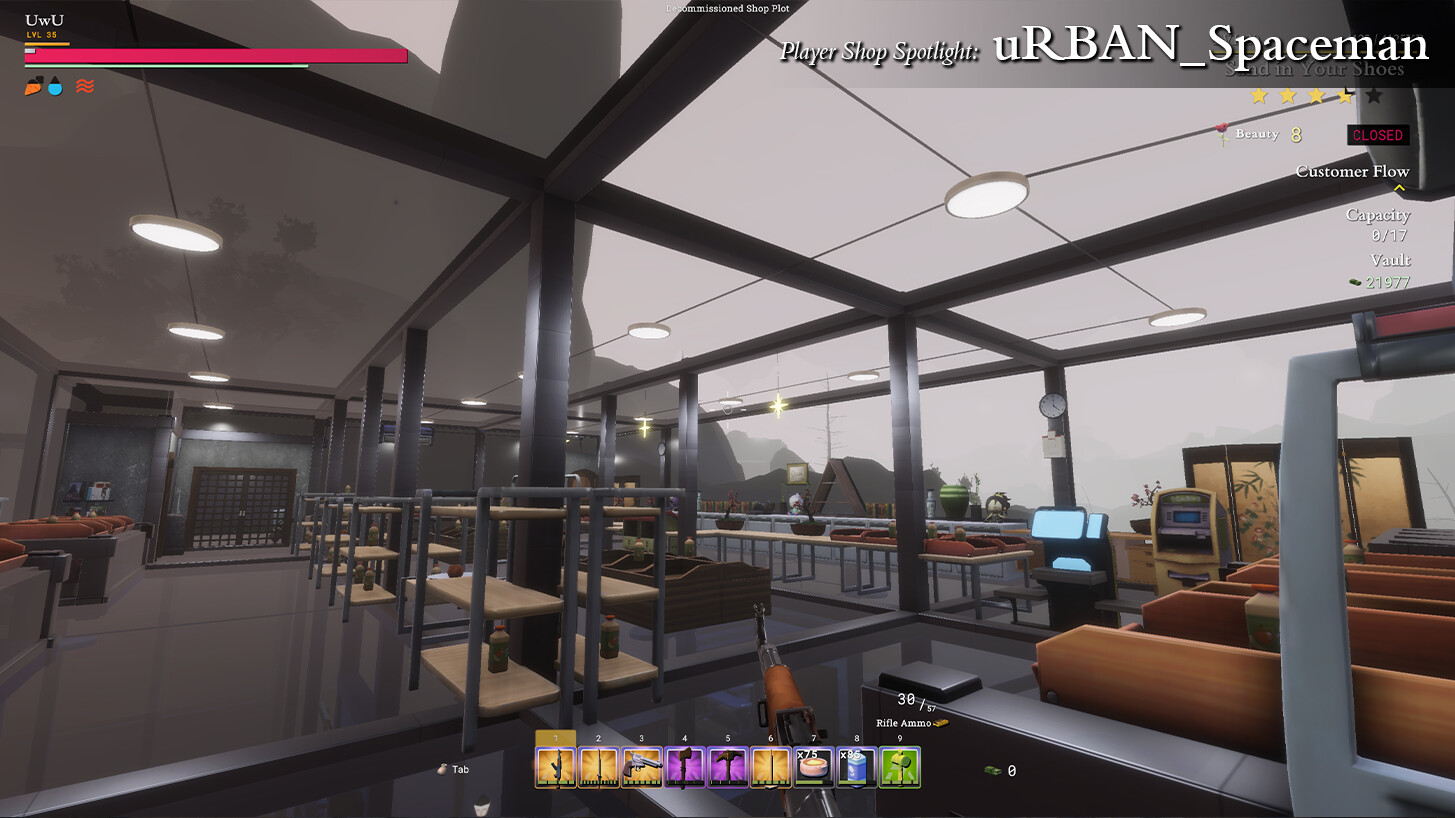Open the uRBAN_Spaceman spotlight banner
1455x818 pixels.
(x=1210, y=44)
